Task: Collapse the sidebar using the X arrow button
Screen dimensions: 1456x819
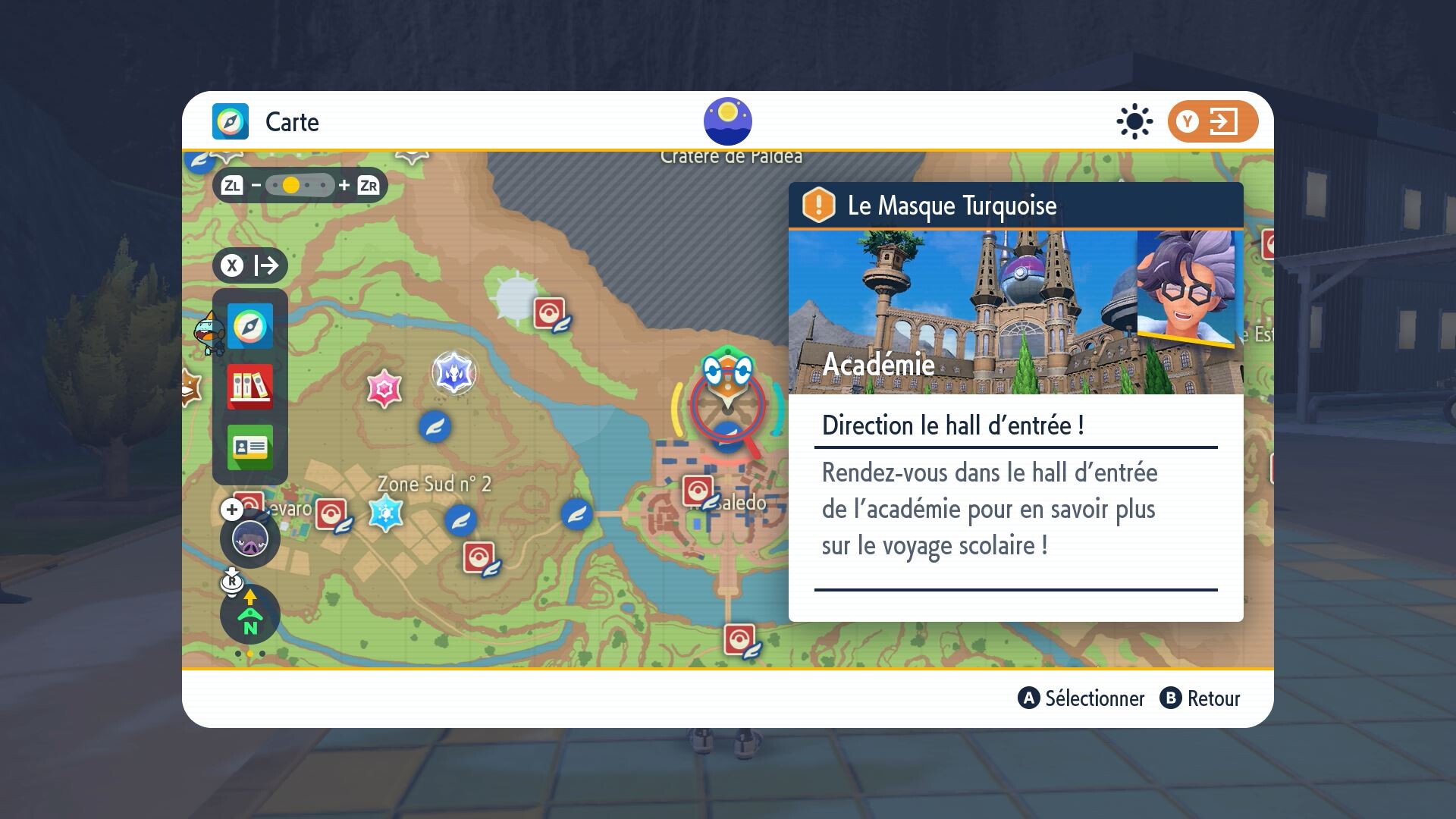Action: pos(249,265)
